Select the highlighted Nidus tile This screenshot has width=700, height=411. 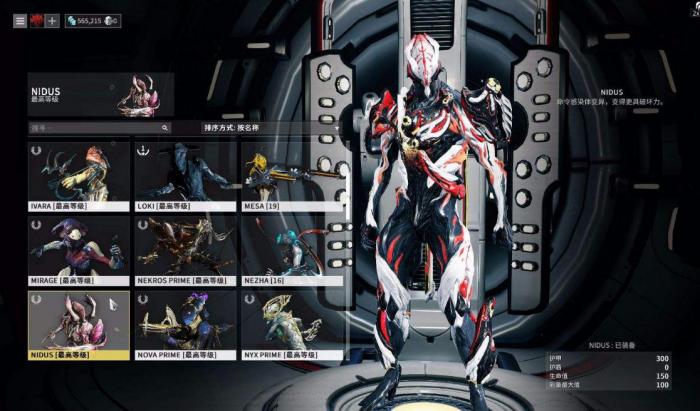point(78,325)
